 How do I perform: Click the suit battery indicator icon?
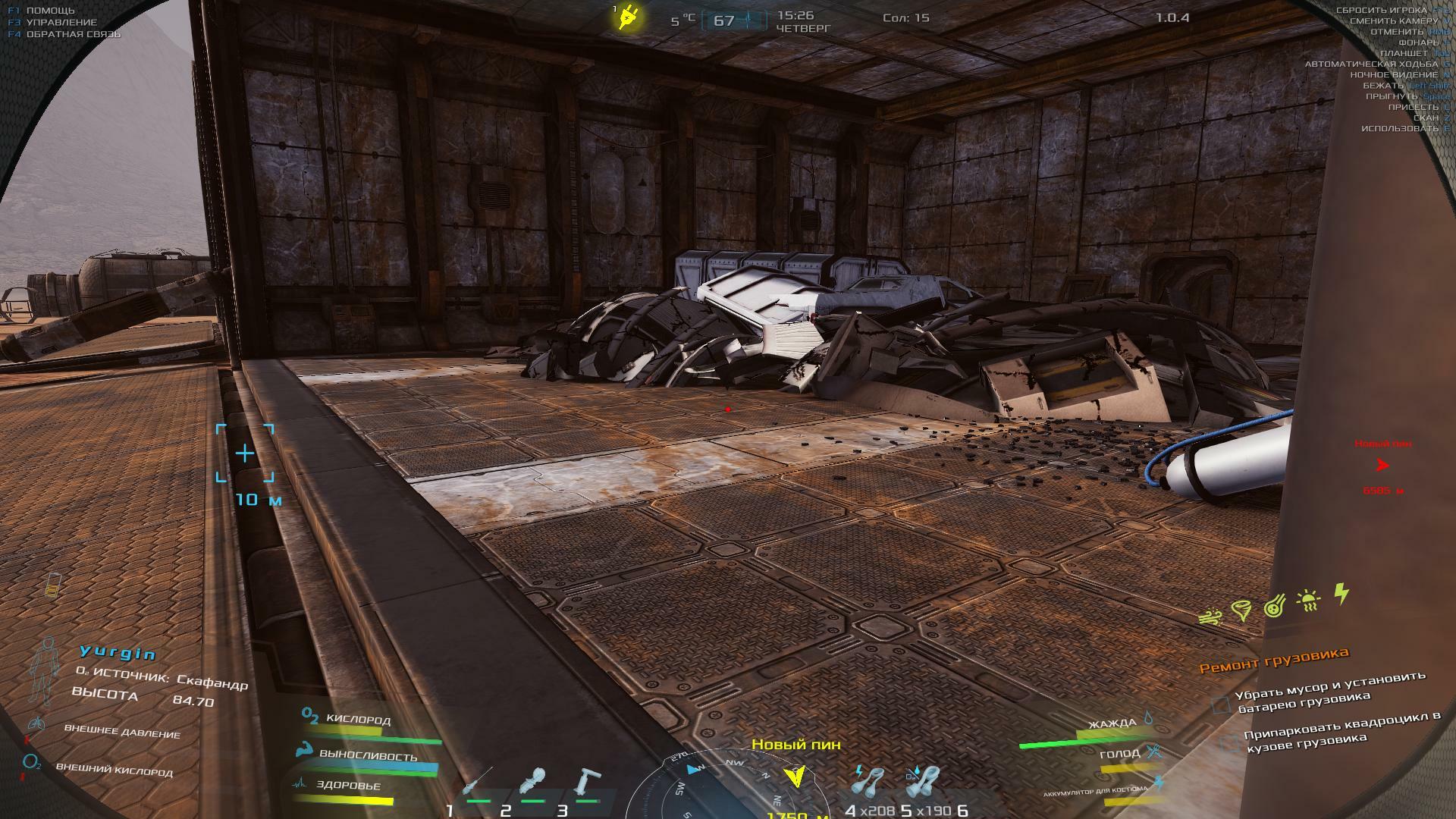52,584
